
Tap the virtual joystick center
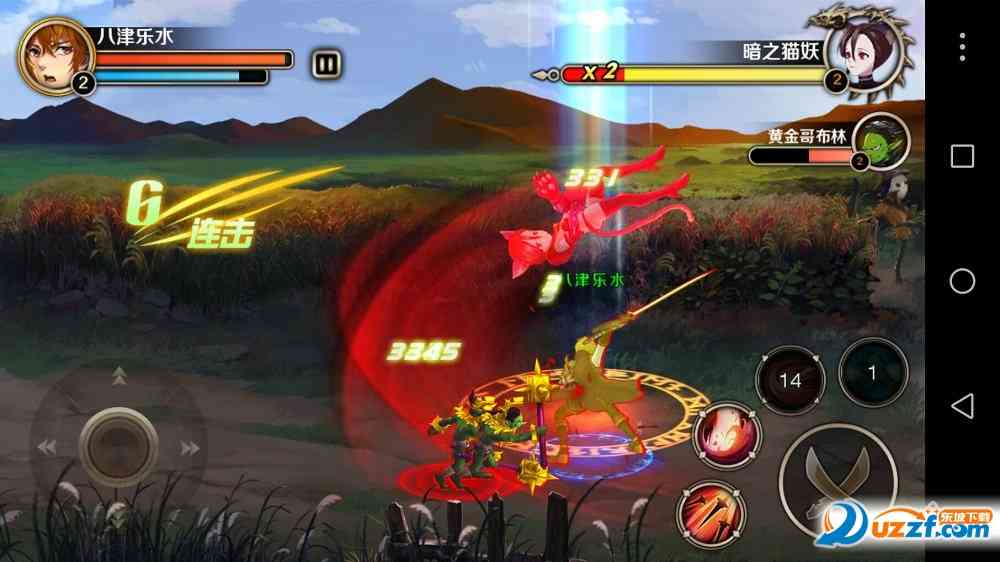point(118,440)
